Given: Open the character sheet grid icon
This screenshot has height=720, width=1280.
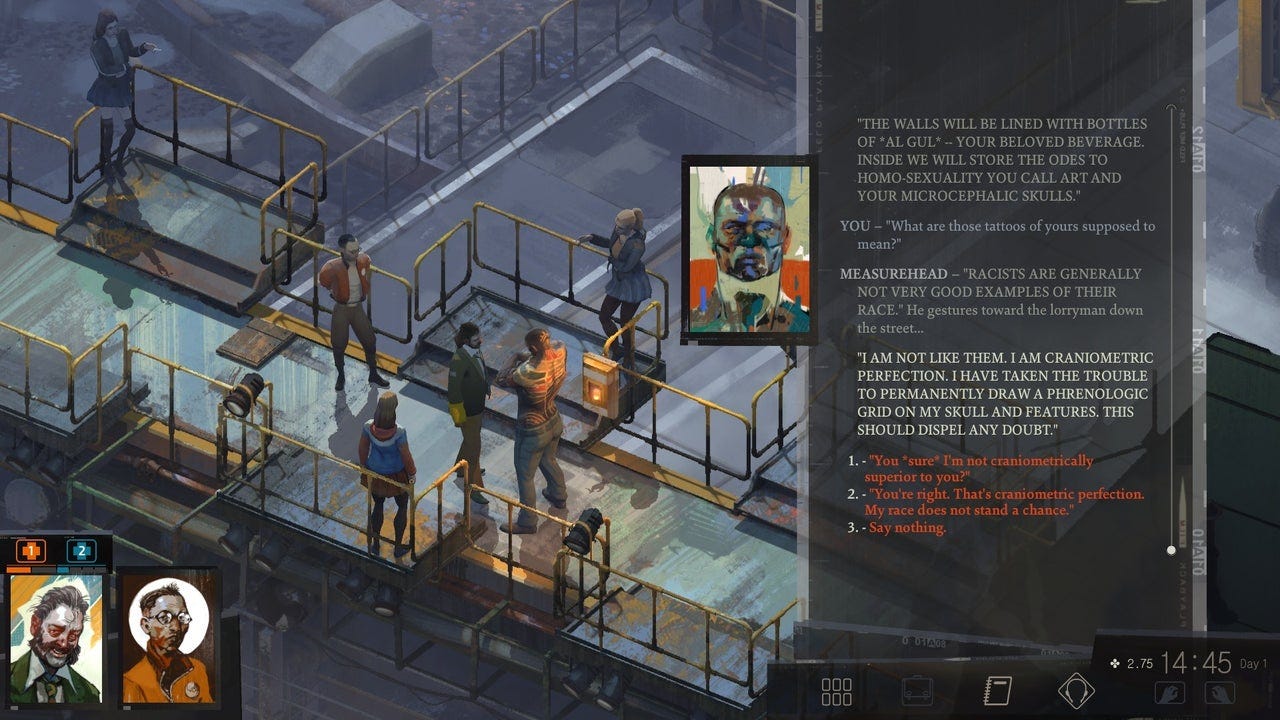Looking at the screenshot, I should (x=836, y=691).
